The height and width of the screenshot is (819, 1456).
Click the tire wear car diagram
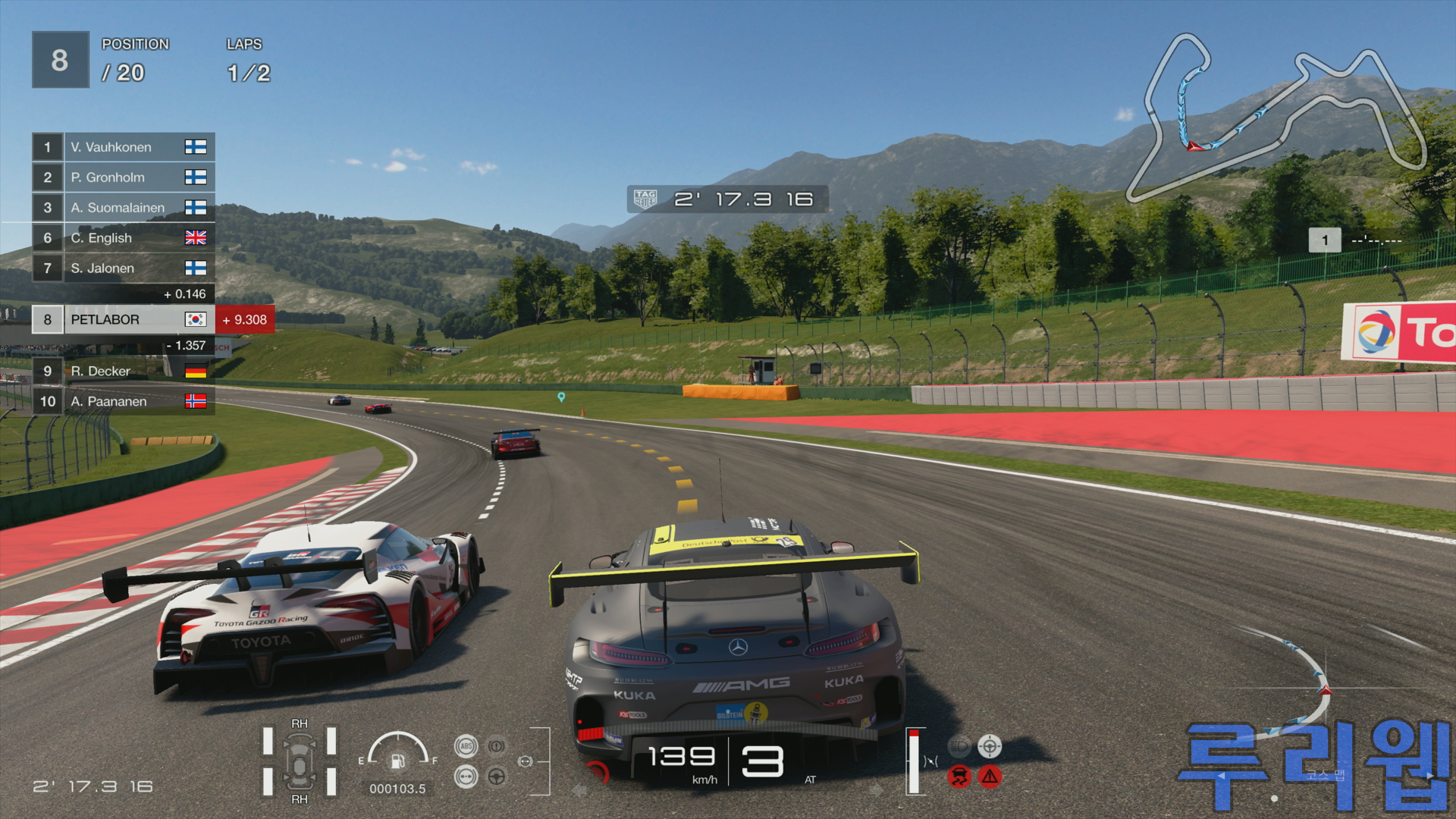pos(300,761)
